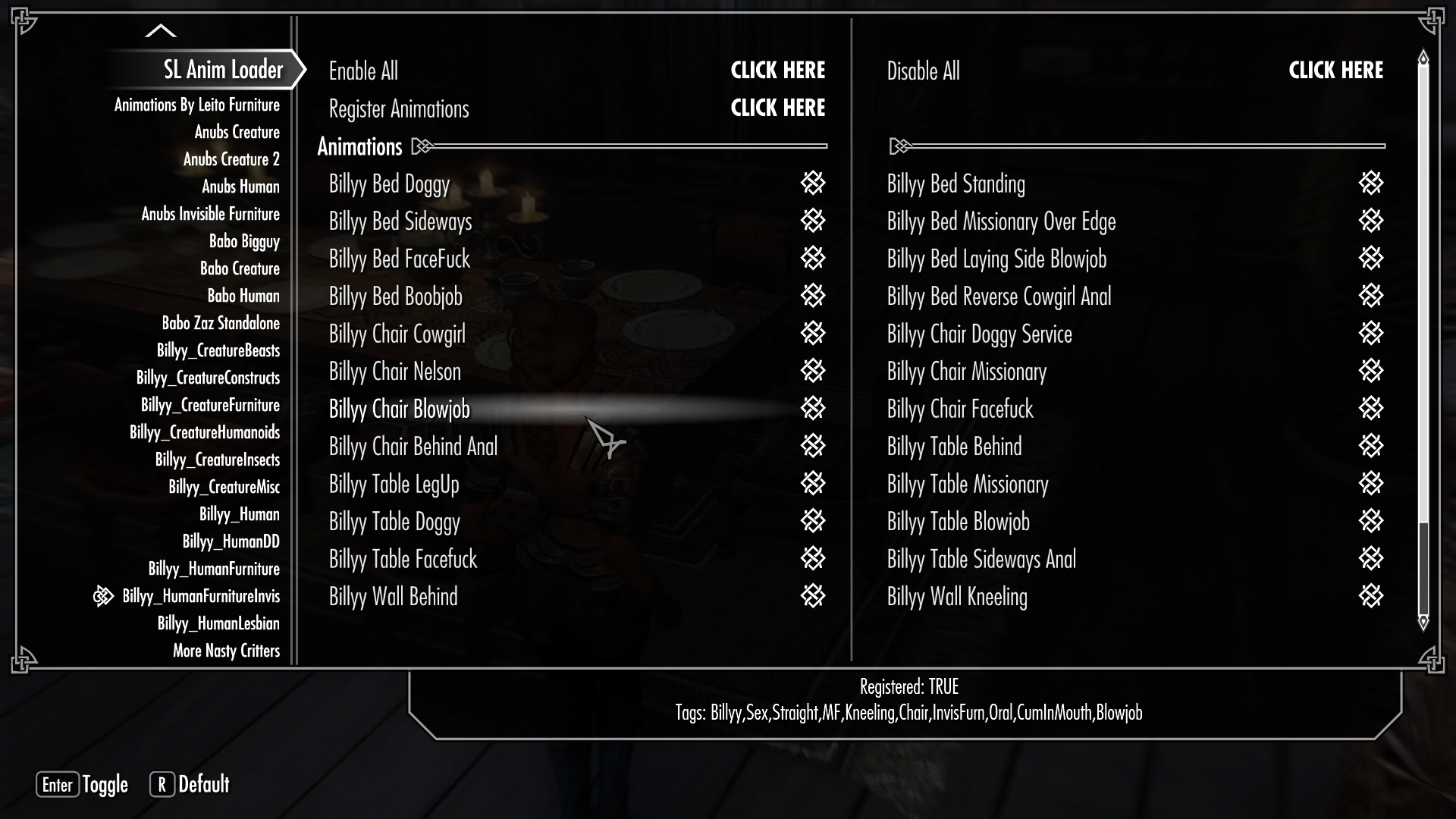
Task: Choose the Babo Zaz Standalone page
Action: coord(221,323)
